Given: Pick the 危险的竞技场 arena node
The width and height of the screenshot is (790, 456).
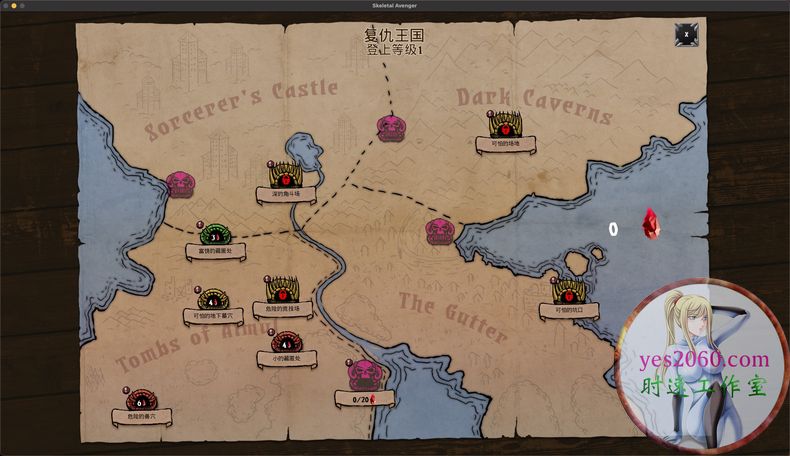Looking at the screenshot, I should coord(280,291).
